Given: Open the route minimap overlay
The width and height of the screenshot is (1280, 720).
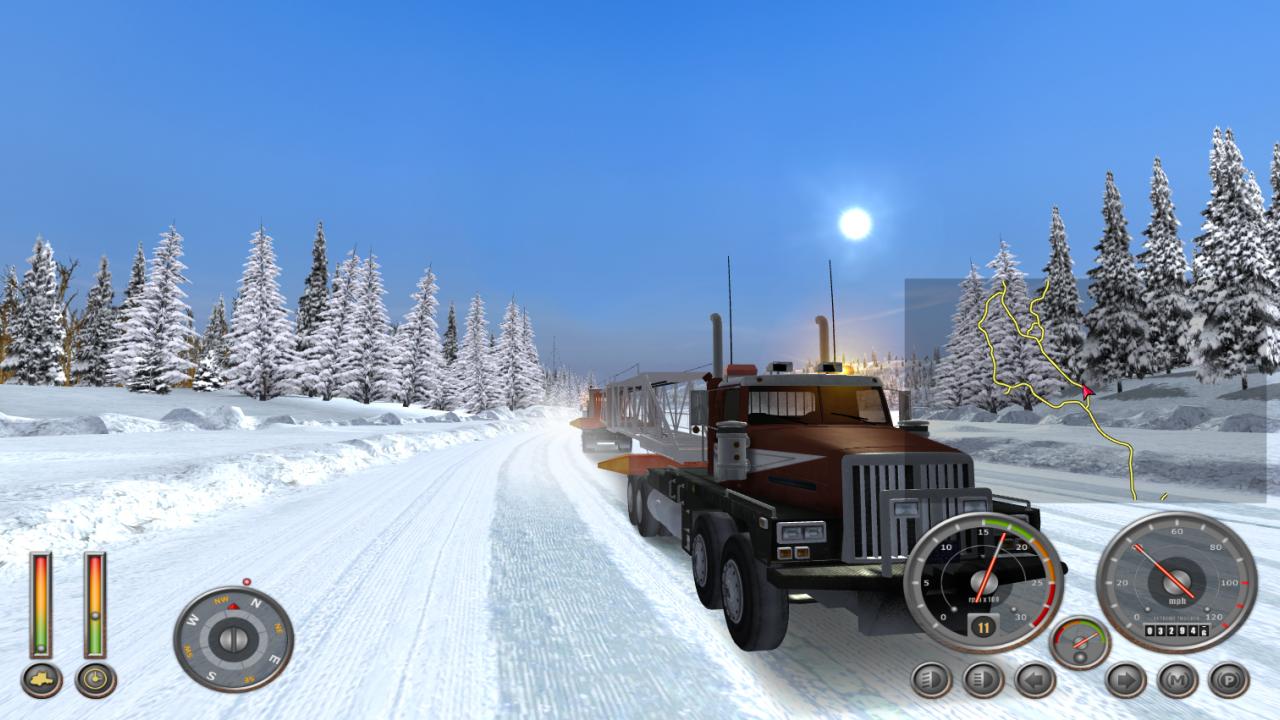Looking at the screenshot, I should (x=1085, y=390).
